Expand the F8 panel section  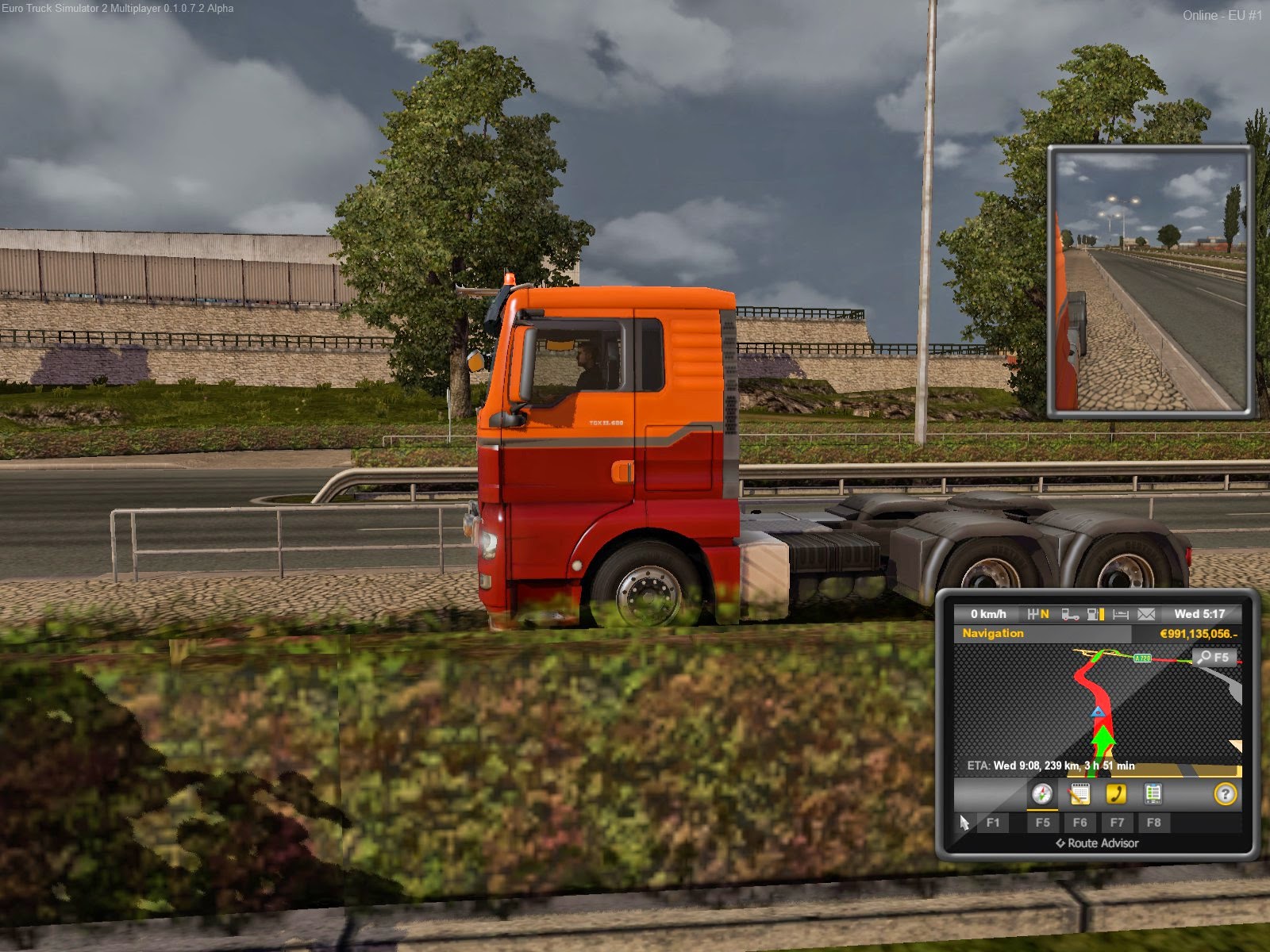coord(1154,823)
